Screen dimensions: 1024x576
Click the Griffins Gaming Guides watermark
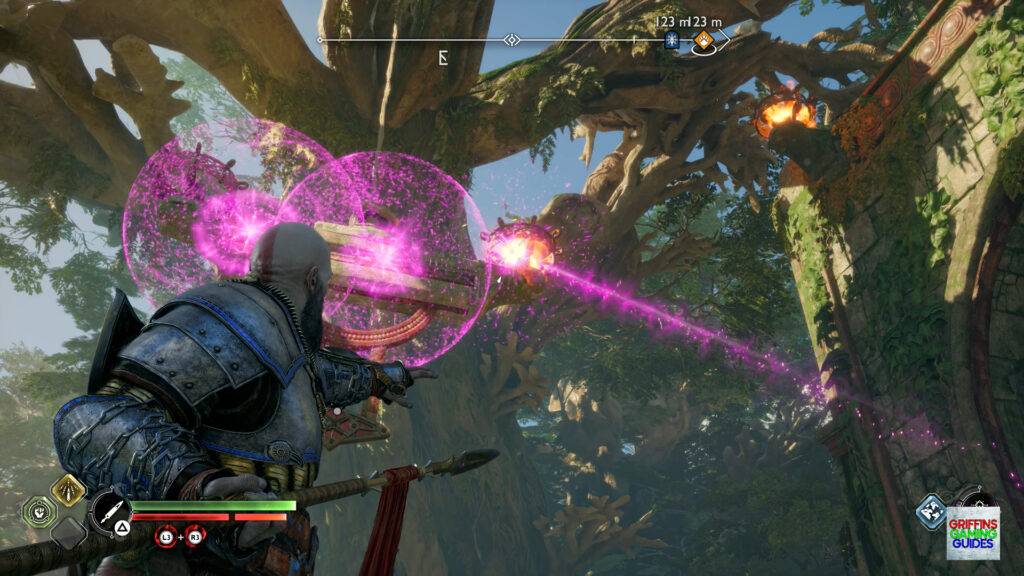point(973,532)
